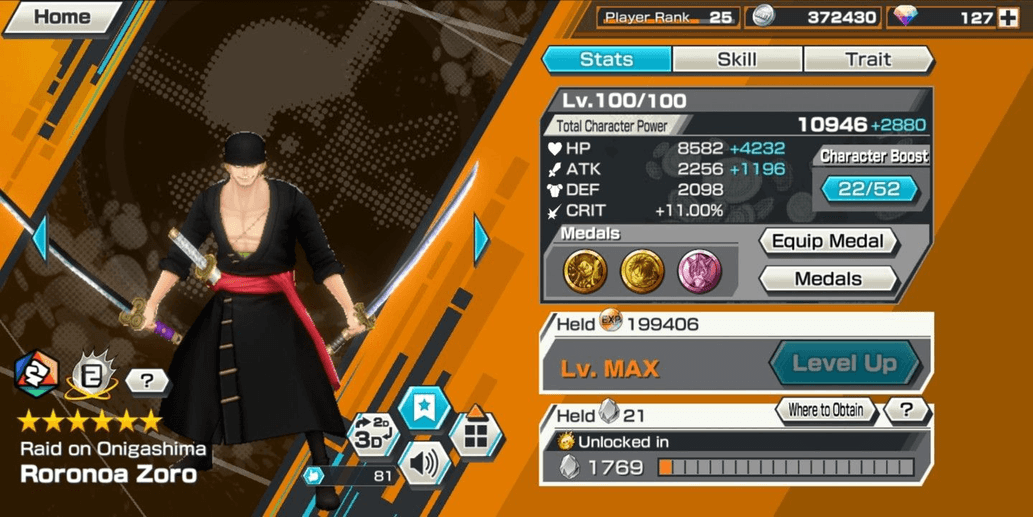Toggle the 2D/3D character view
This screenshot has width=1033, height=517.
(x=371, y=433)
